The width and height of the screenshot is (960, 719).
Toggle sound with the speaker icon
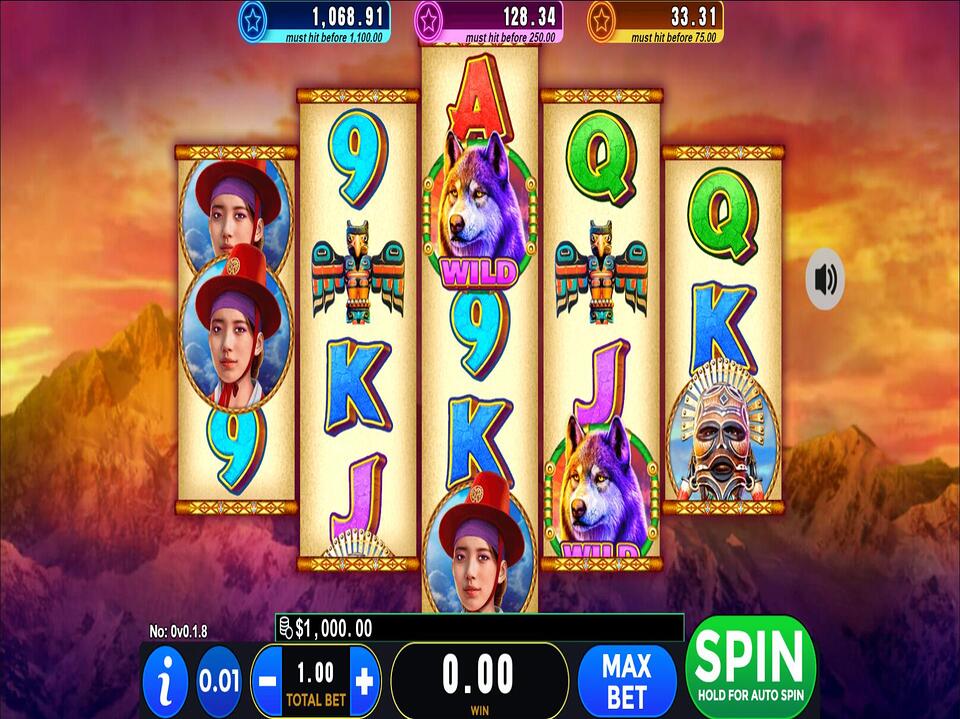tap(825, 279)
